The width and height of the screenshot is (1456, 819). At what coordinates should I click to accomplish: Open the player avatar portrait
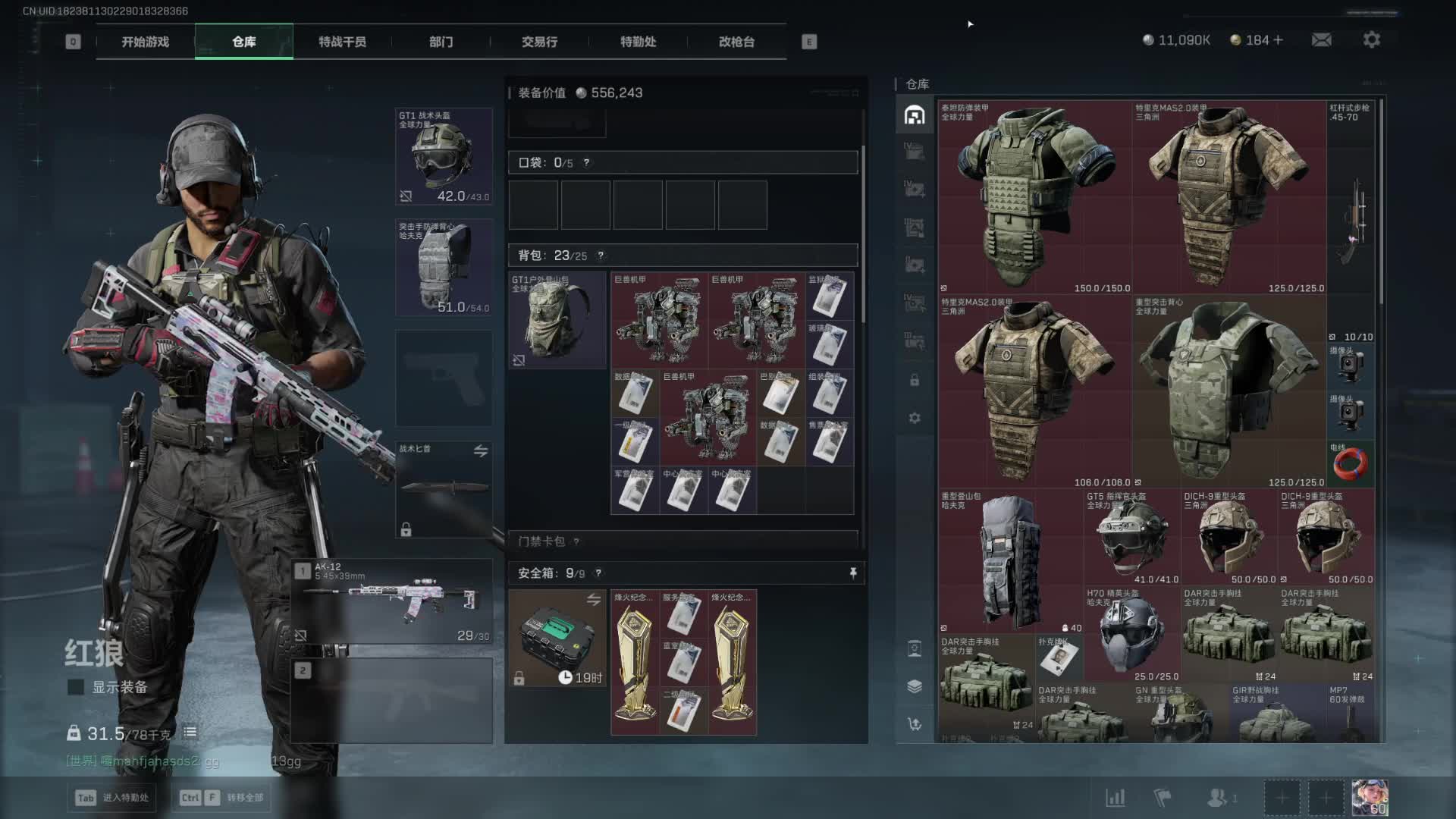[x=1370, y=798]
